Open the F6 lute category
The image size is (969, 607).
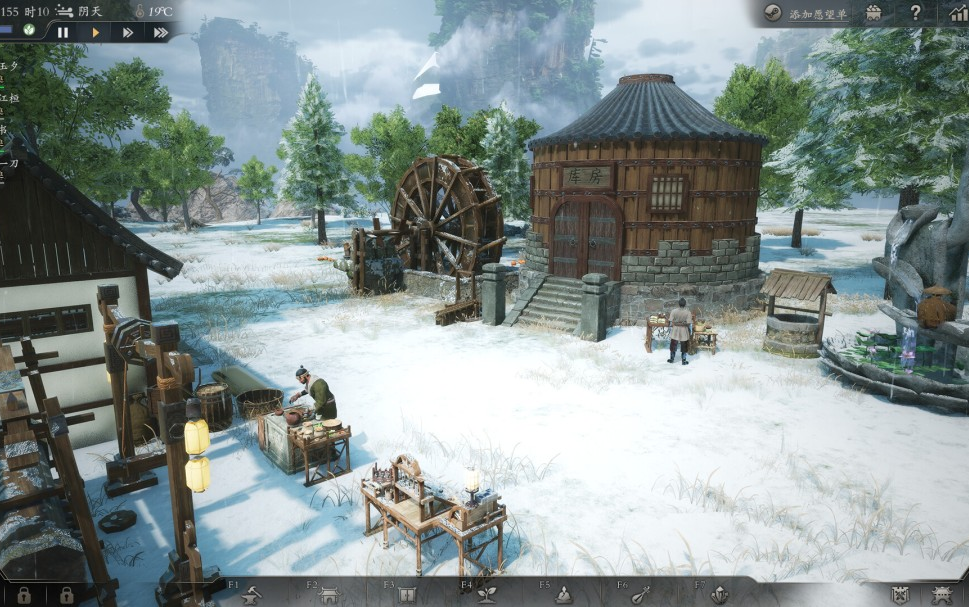tap(641, 594)
